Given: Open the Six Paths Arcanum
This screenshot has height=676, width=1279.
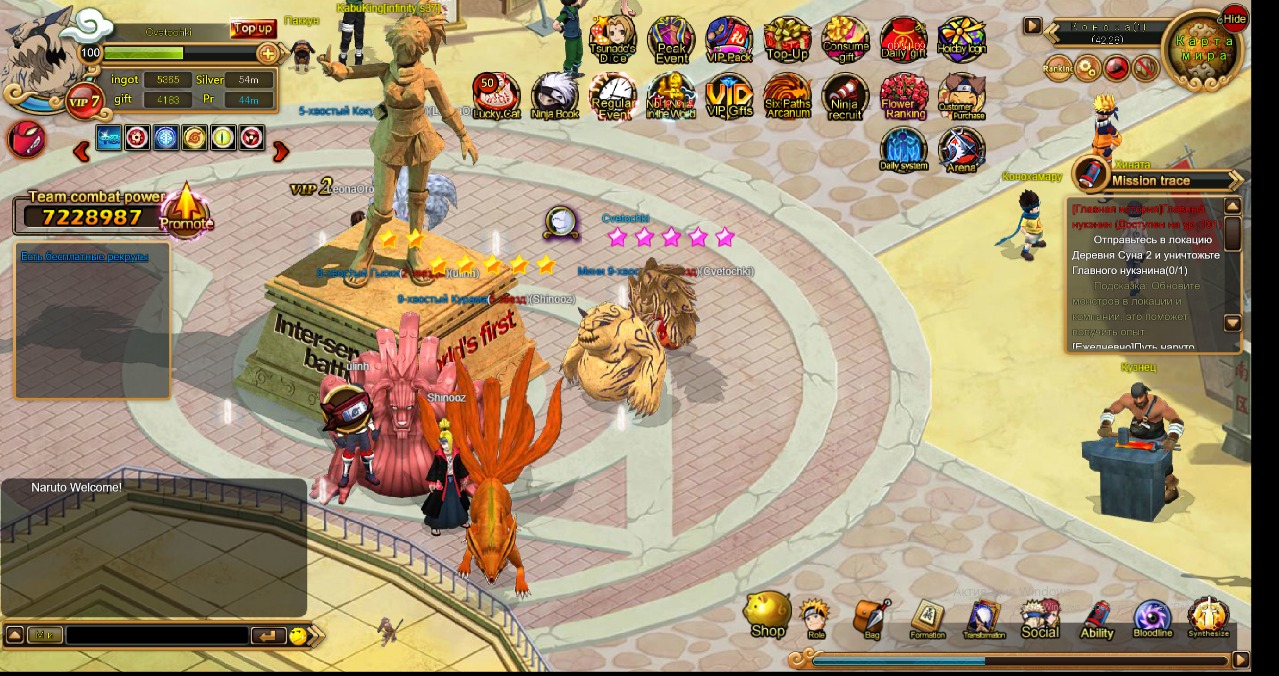Looking at the screenshot, I should (787, 96).
